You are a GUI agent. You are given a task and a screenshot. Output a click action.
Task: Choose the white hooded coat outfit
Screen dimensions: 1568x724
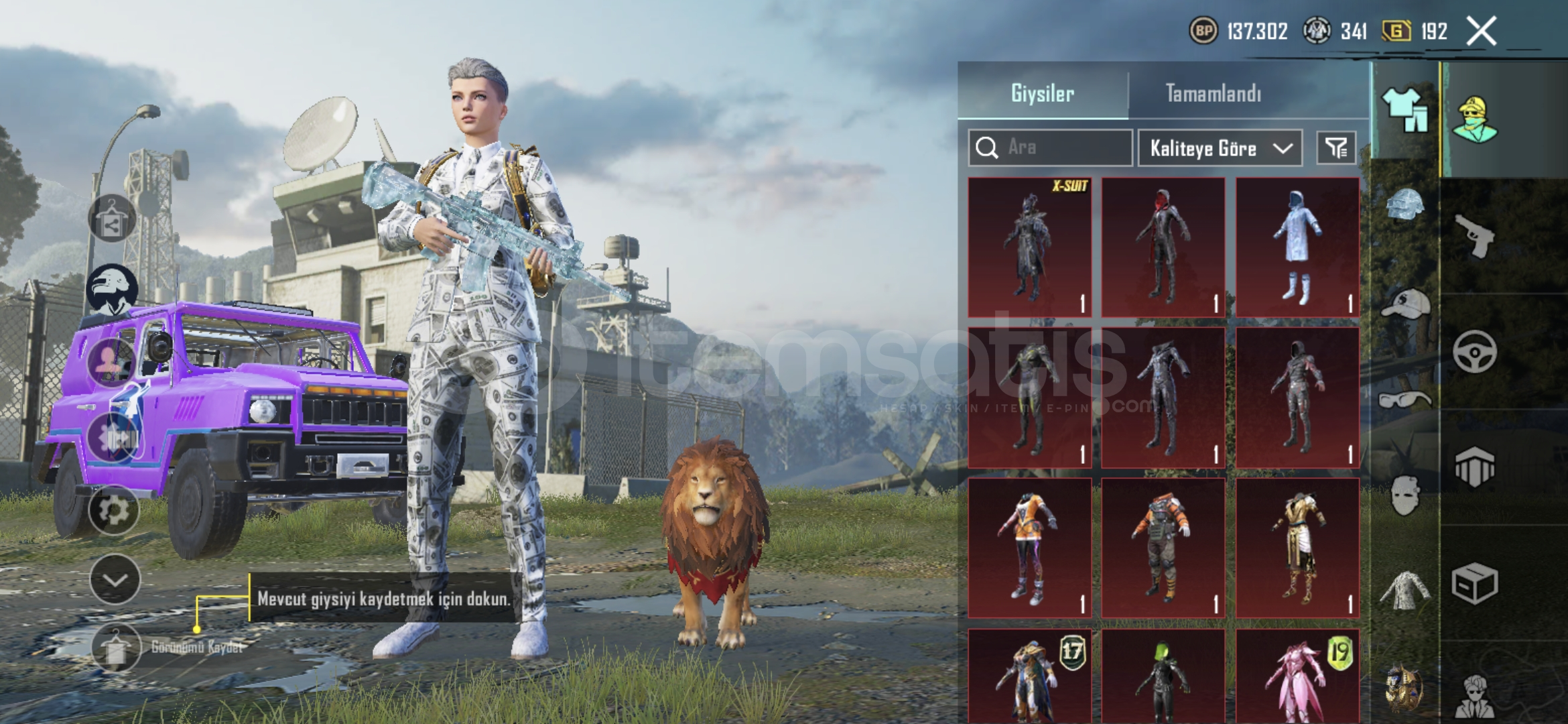[x=1297, y=247]
